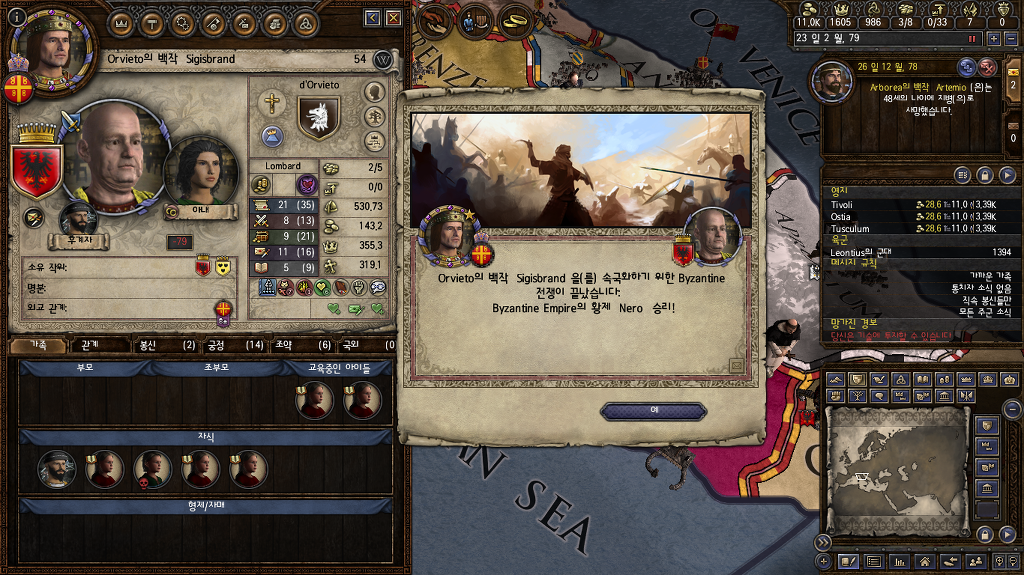
Task: Close the character sheet window
Action: click(393, 18)
